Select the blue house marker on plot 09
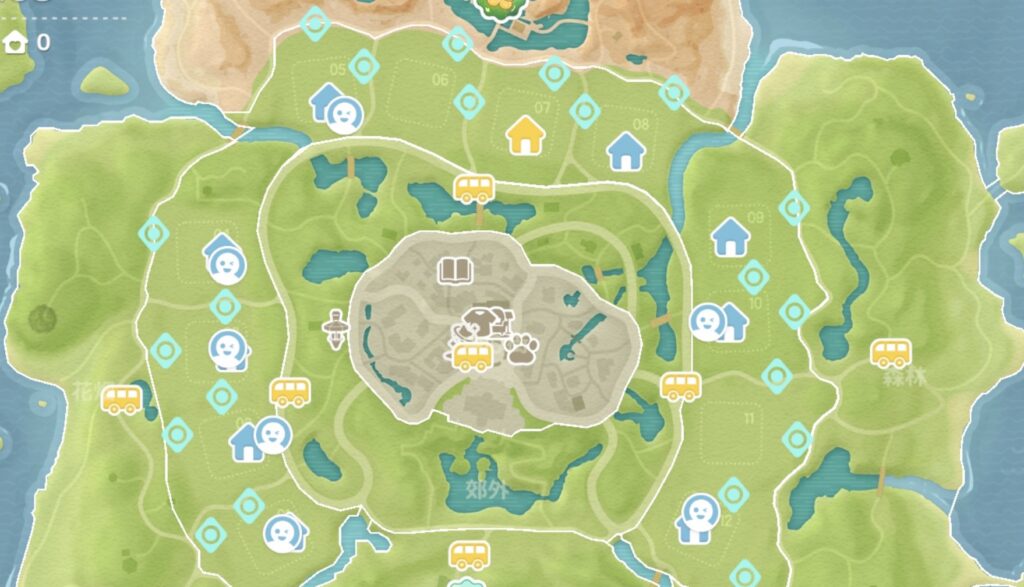The width and height of the screenshot is (1024, 587). coord(731,237)
